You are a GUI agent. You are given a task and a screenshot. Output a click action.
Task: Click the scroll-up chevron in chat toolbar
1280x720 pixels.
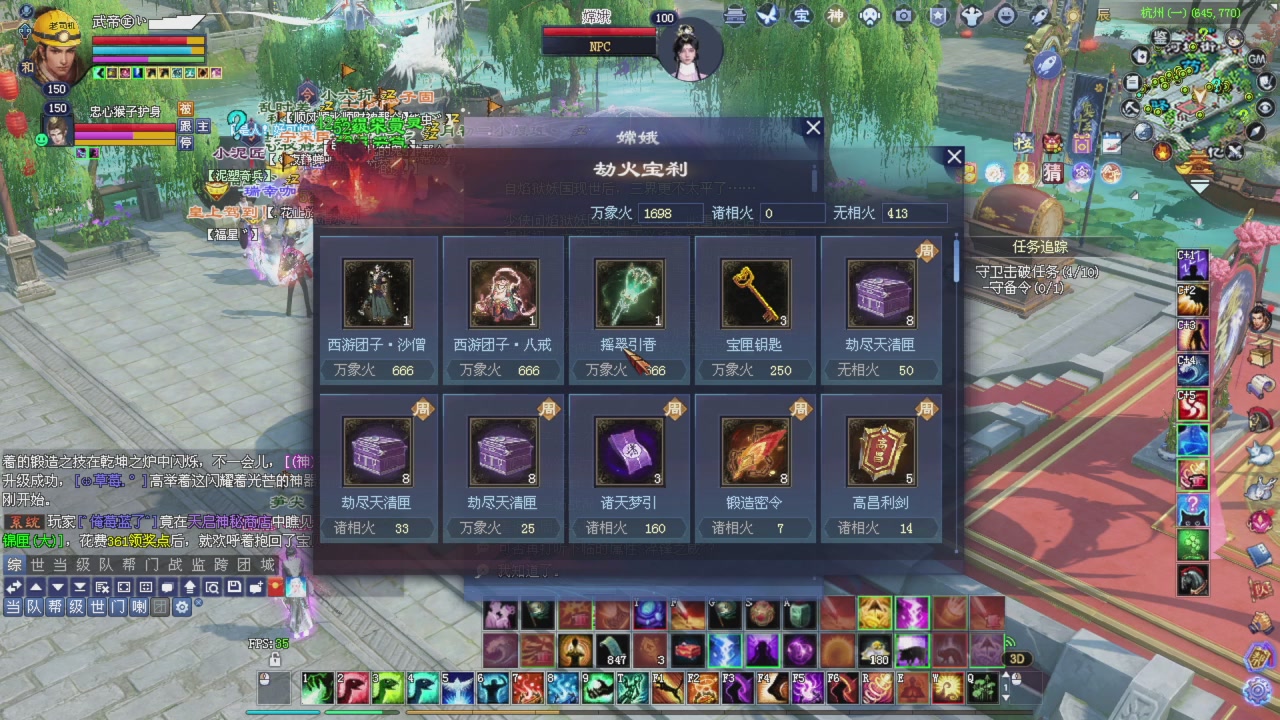[36, 587]
